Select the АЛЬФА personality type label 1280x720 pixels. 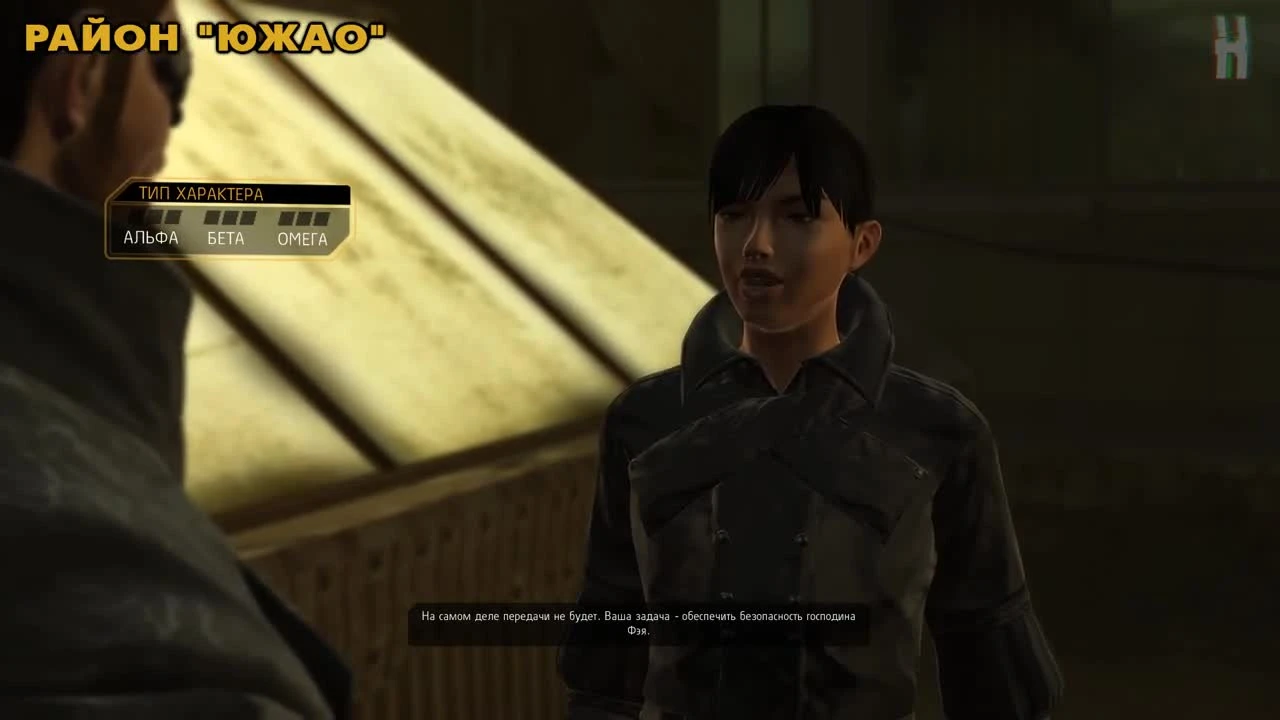click(x=151, y=238)
